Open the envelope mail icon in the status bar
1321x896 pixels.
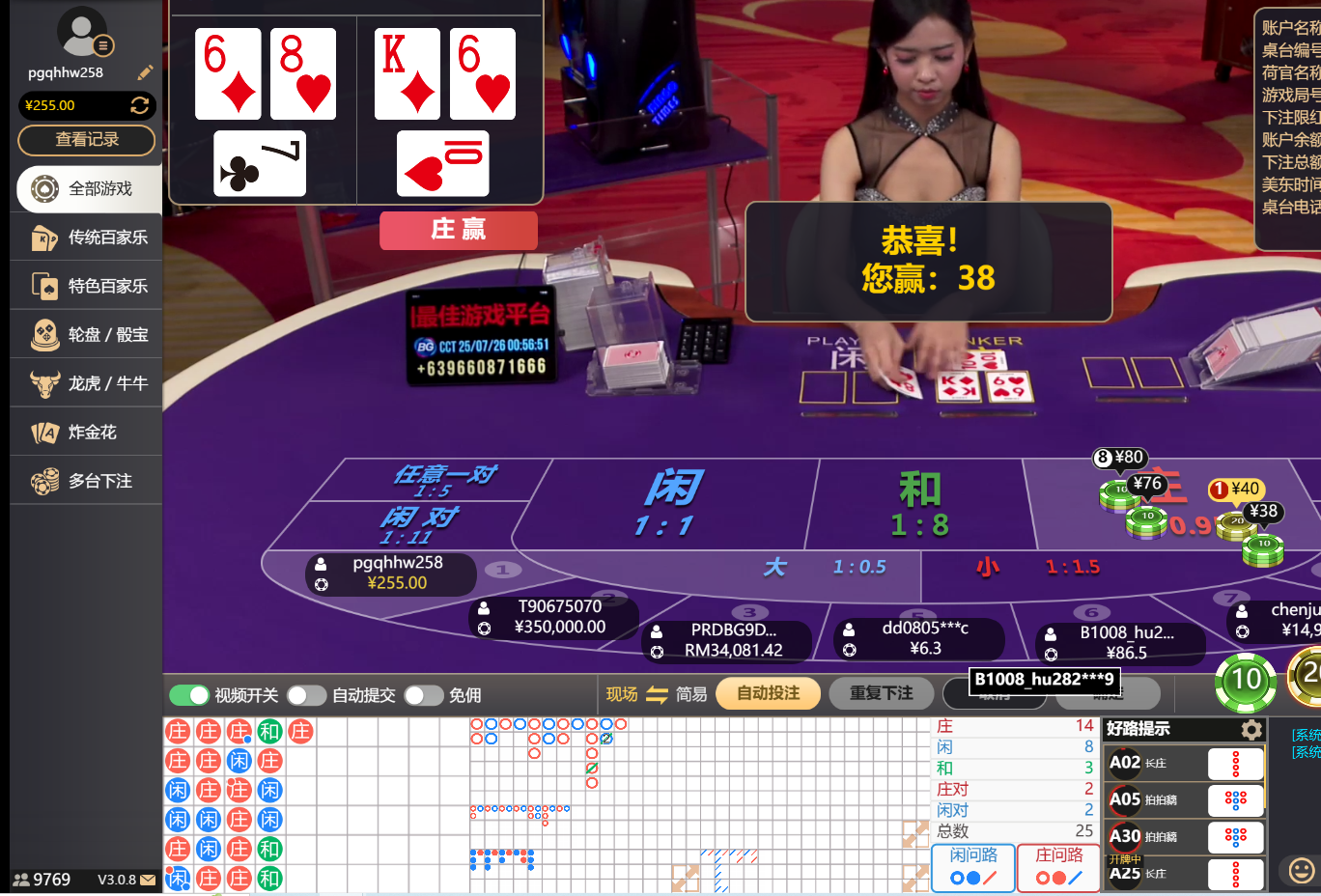[148, 880]
